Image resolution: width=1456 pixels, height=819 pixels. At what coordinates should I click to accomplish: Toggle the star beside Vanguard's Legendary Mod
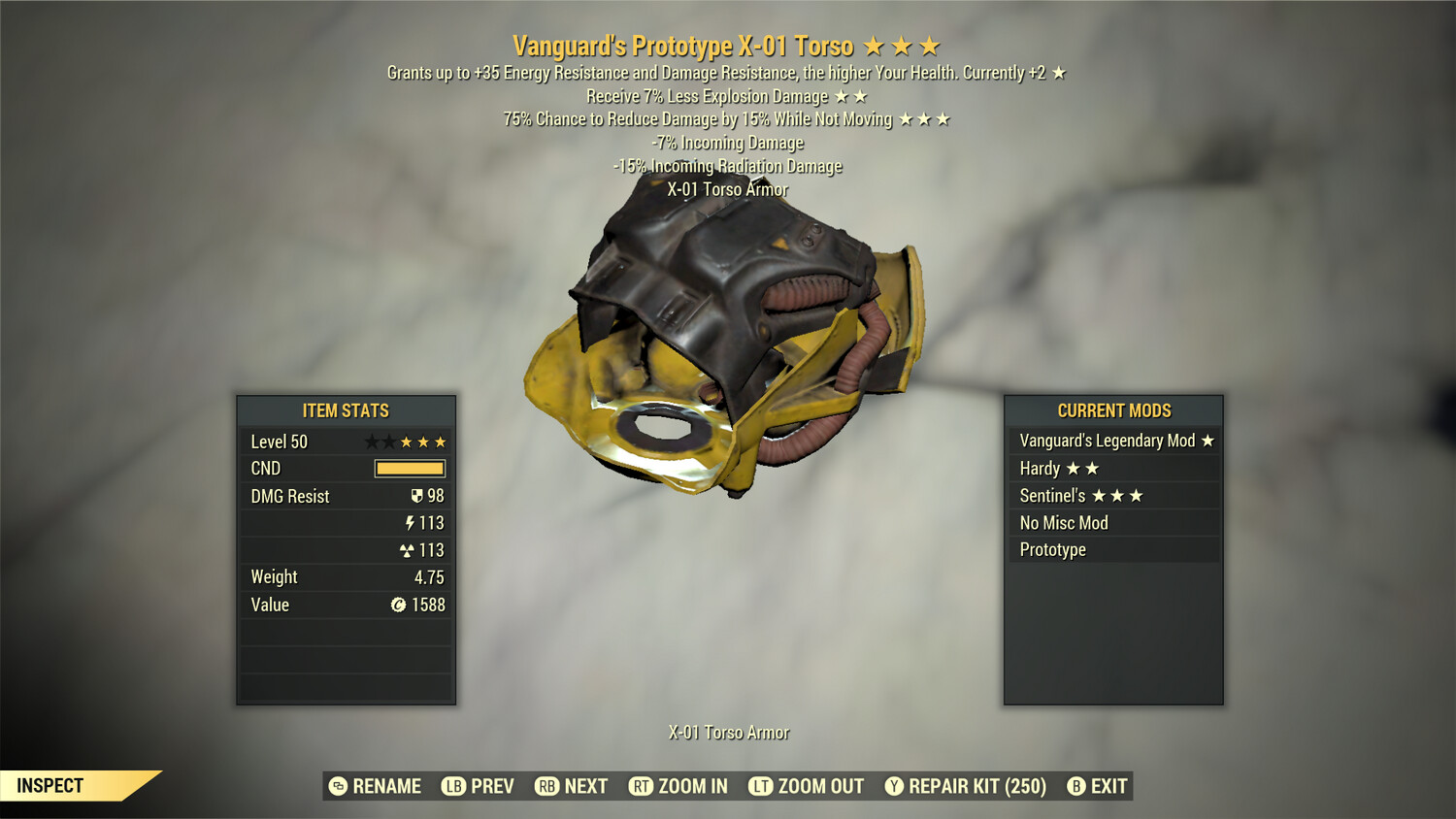1208,440
